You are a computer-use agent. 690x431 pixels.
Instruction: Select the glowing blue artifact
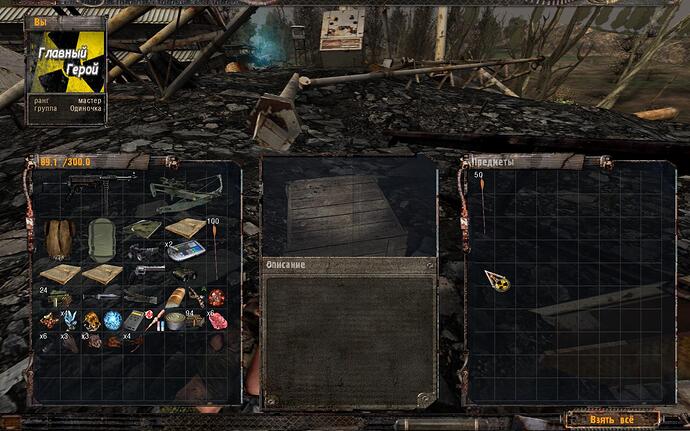(x=112, y=320)
